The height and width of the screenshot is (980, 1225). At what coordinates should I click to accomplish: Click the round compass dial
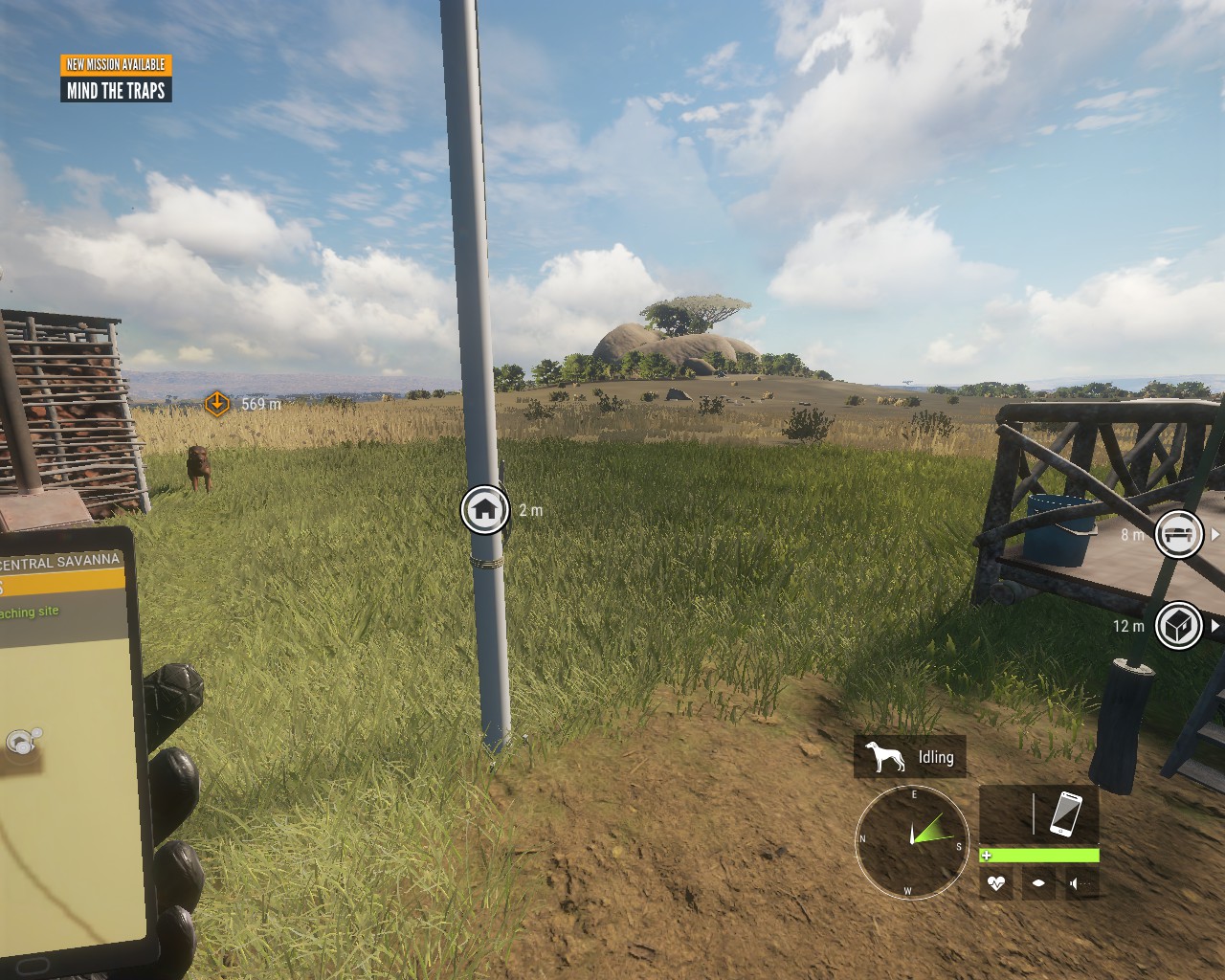coord(910,841)
